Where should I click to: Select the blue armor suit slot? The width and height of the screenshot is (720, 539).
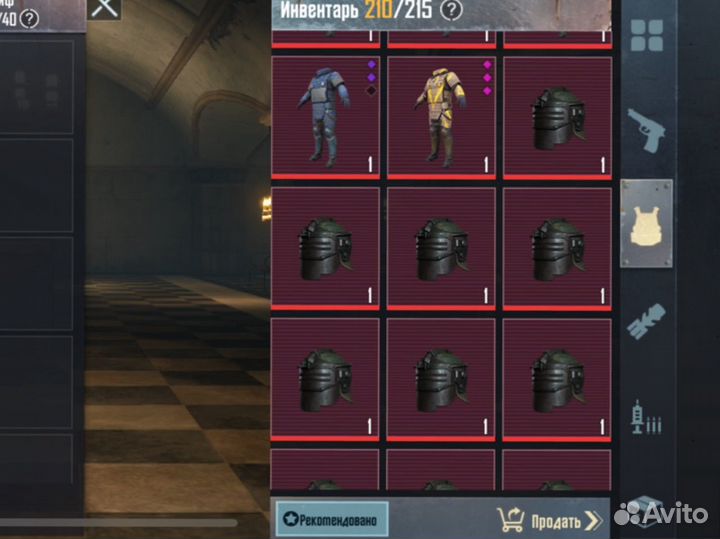[326, 116]
